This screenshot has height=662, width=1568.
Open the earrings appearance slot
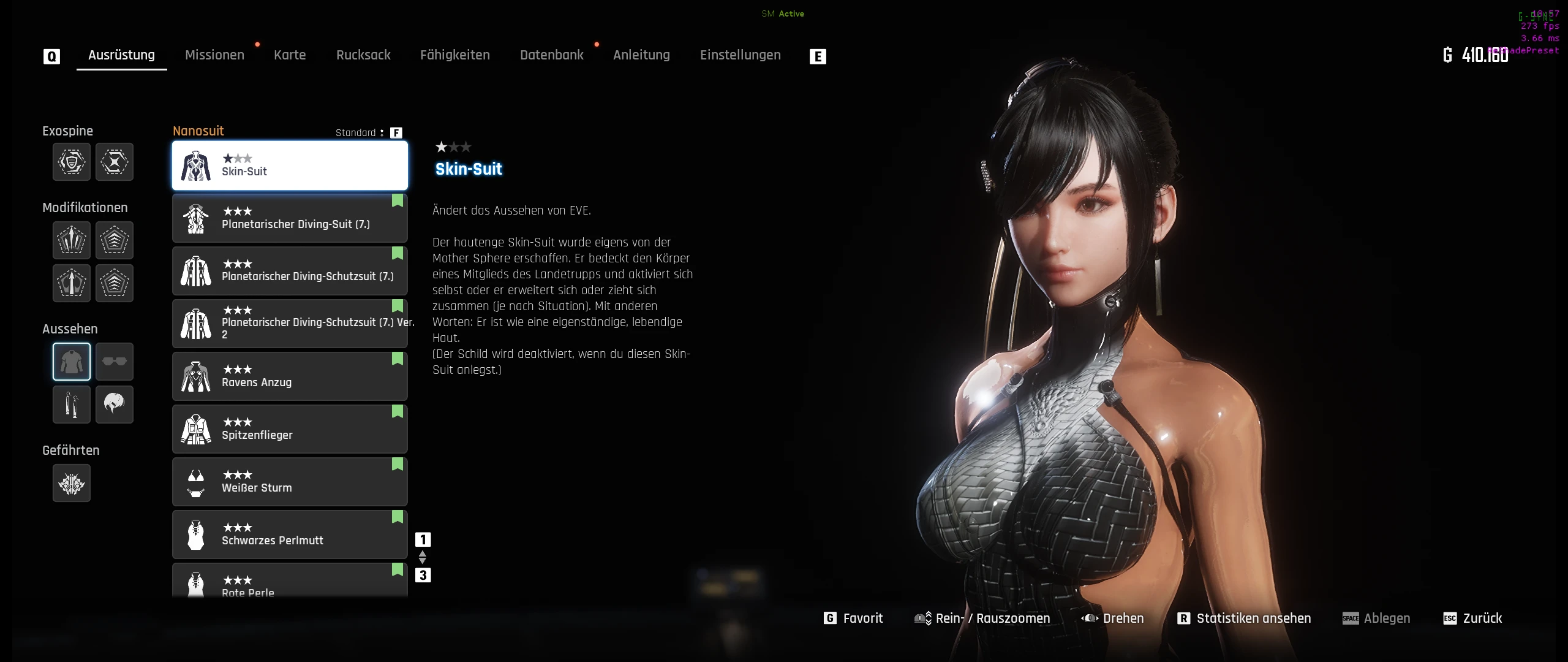coord(72,405)
